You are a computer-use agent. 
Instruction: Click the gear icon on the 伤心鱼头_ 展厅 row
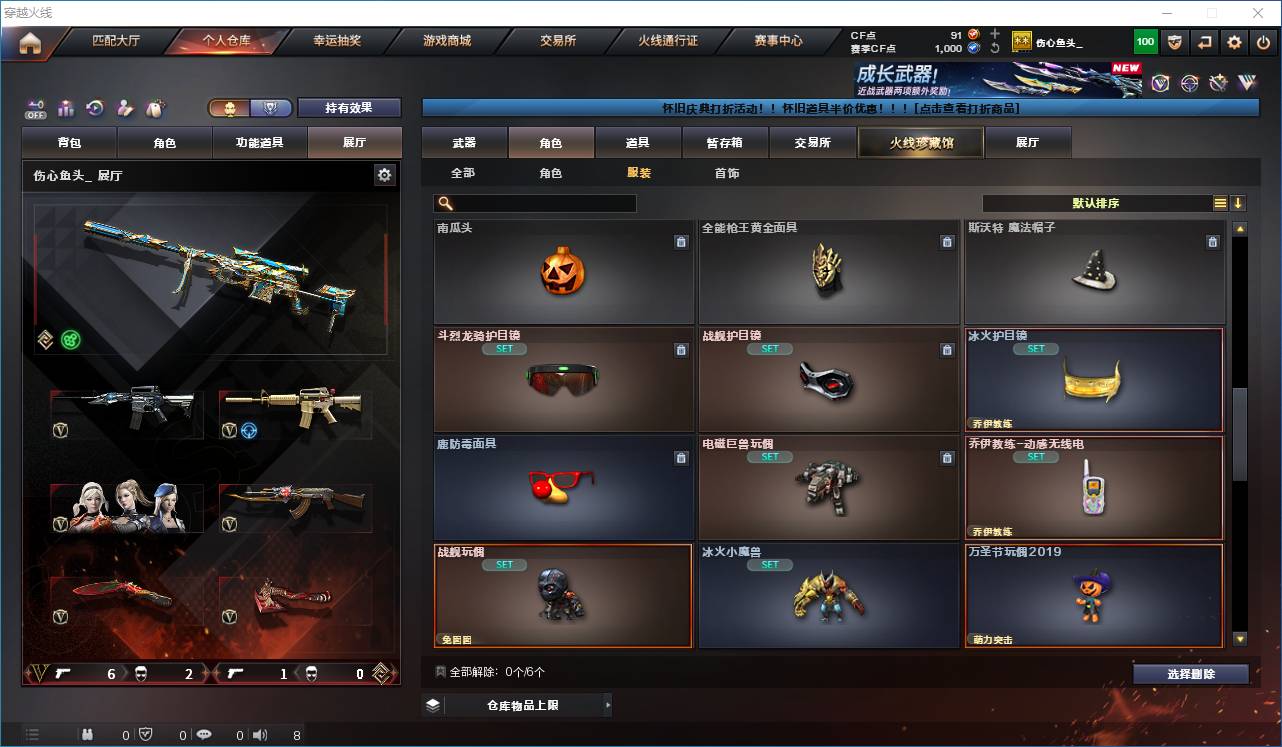(385, 173)
